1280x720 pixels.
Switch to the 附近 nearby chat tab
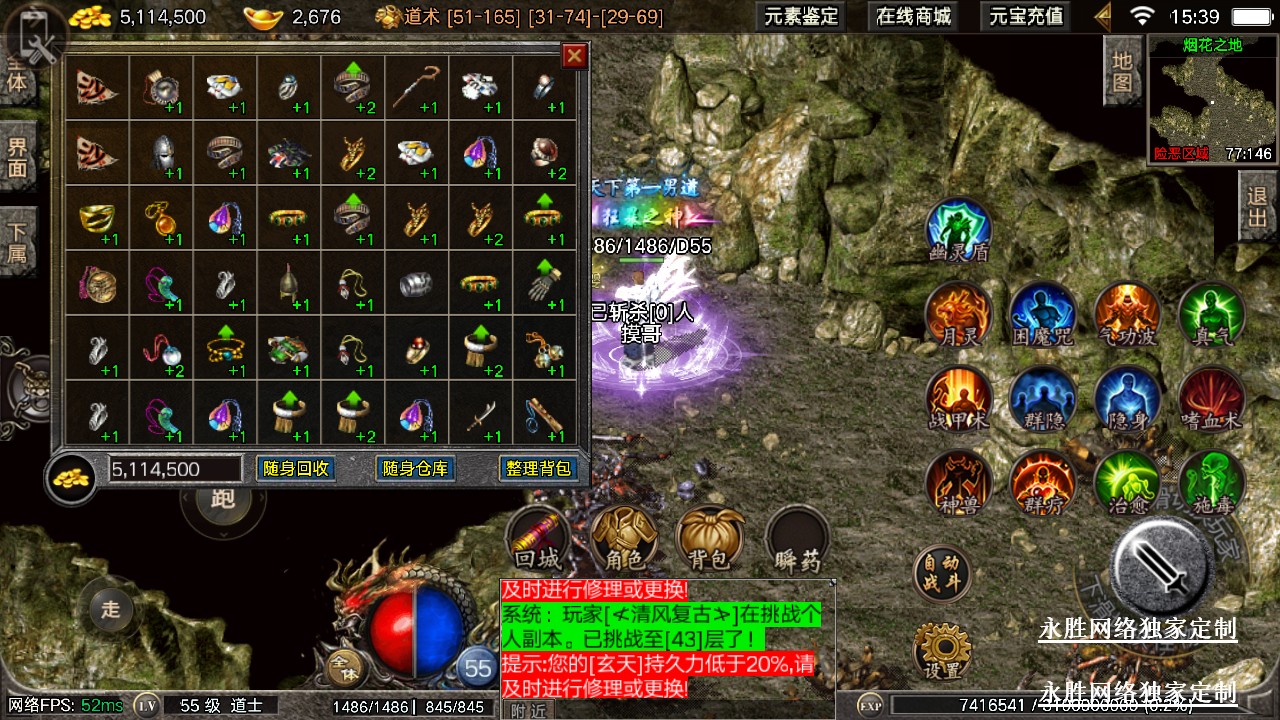click(x=529, y=710)
